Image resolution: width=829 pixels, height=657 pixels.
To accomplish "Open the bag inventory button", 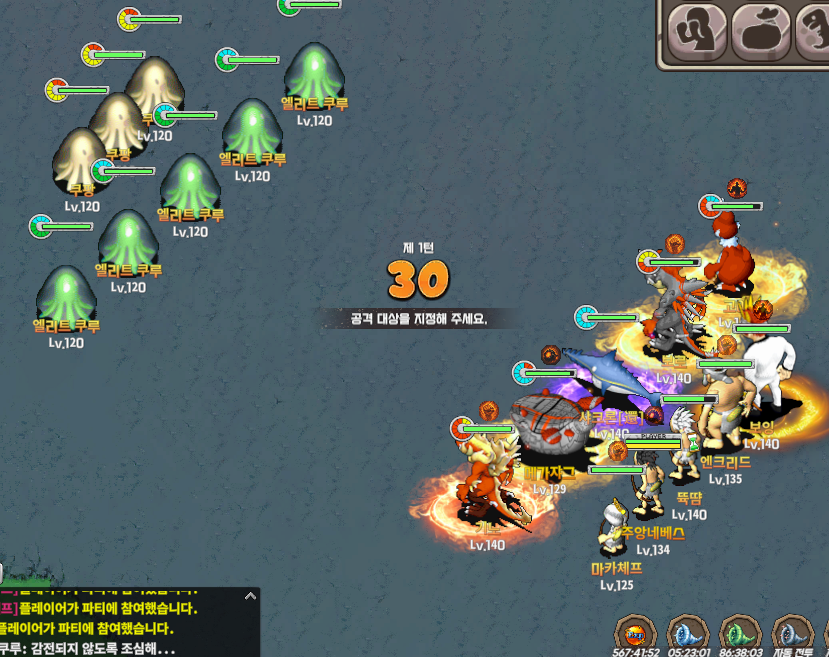I will pyautogui.click(x=760, y=33).
